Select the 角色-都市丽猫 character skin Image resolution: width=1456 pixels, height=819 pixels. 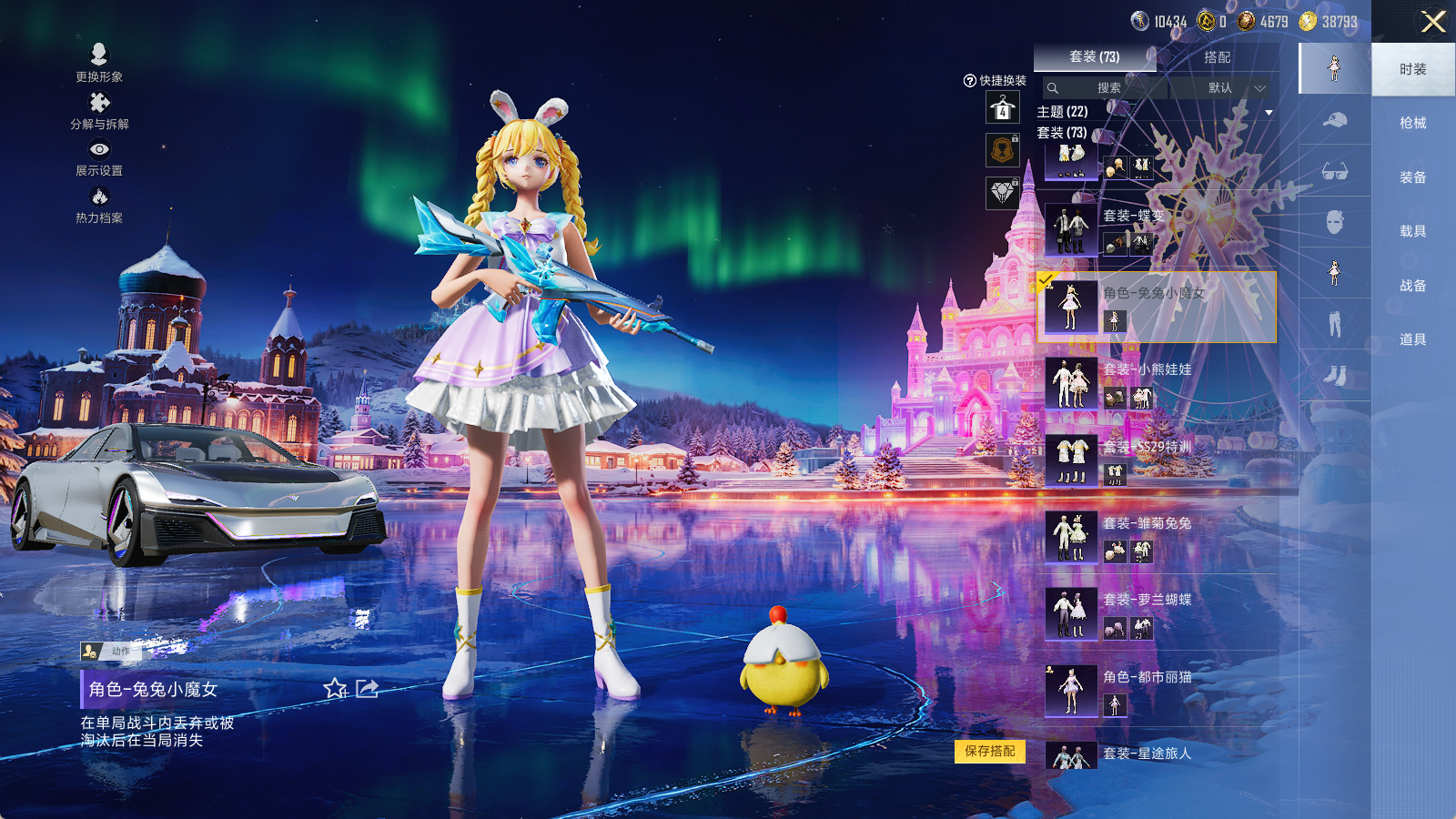1156,691
